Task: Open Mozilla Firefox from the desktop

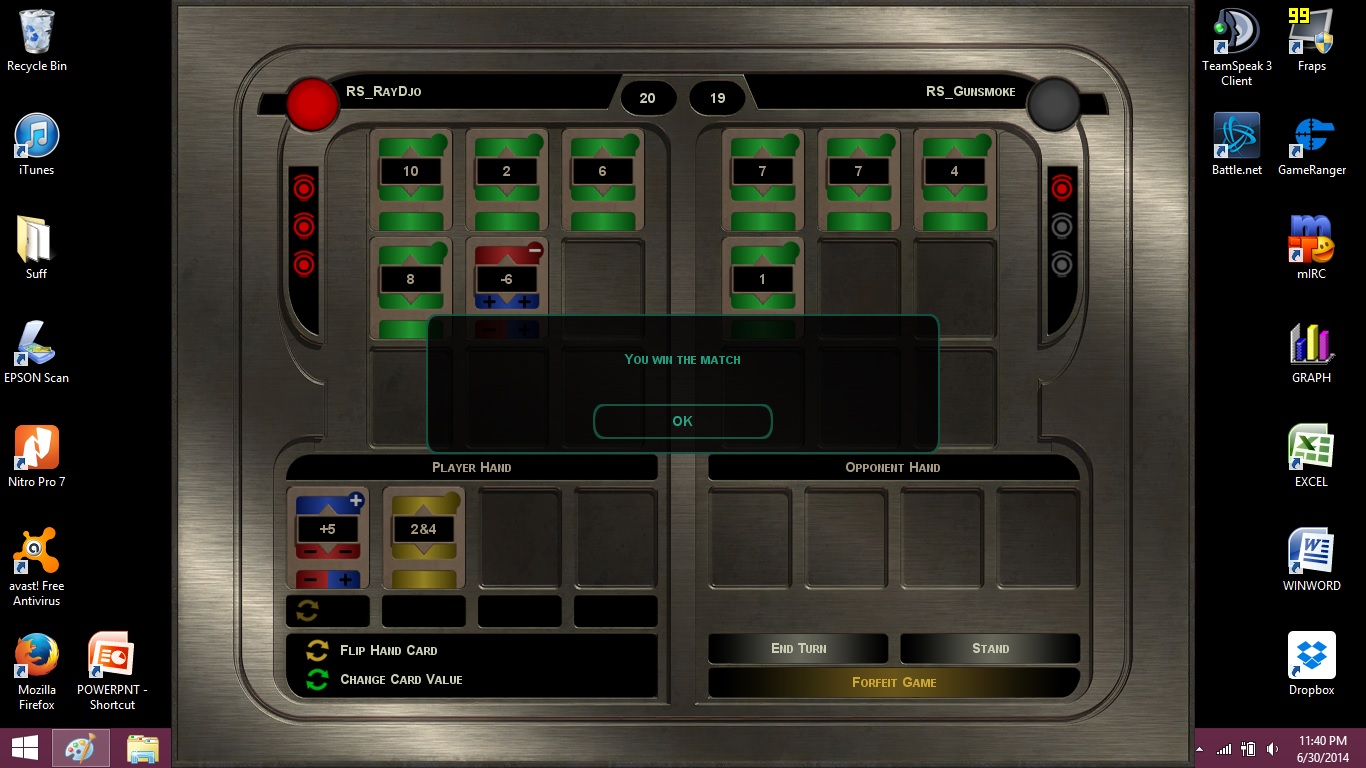Action: 36,665
